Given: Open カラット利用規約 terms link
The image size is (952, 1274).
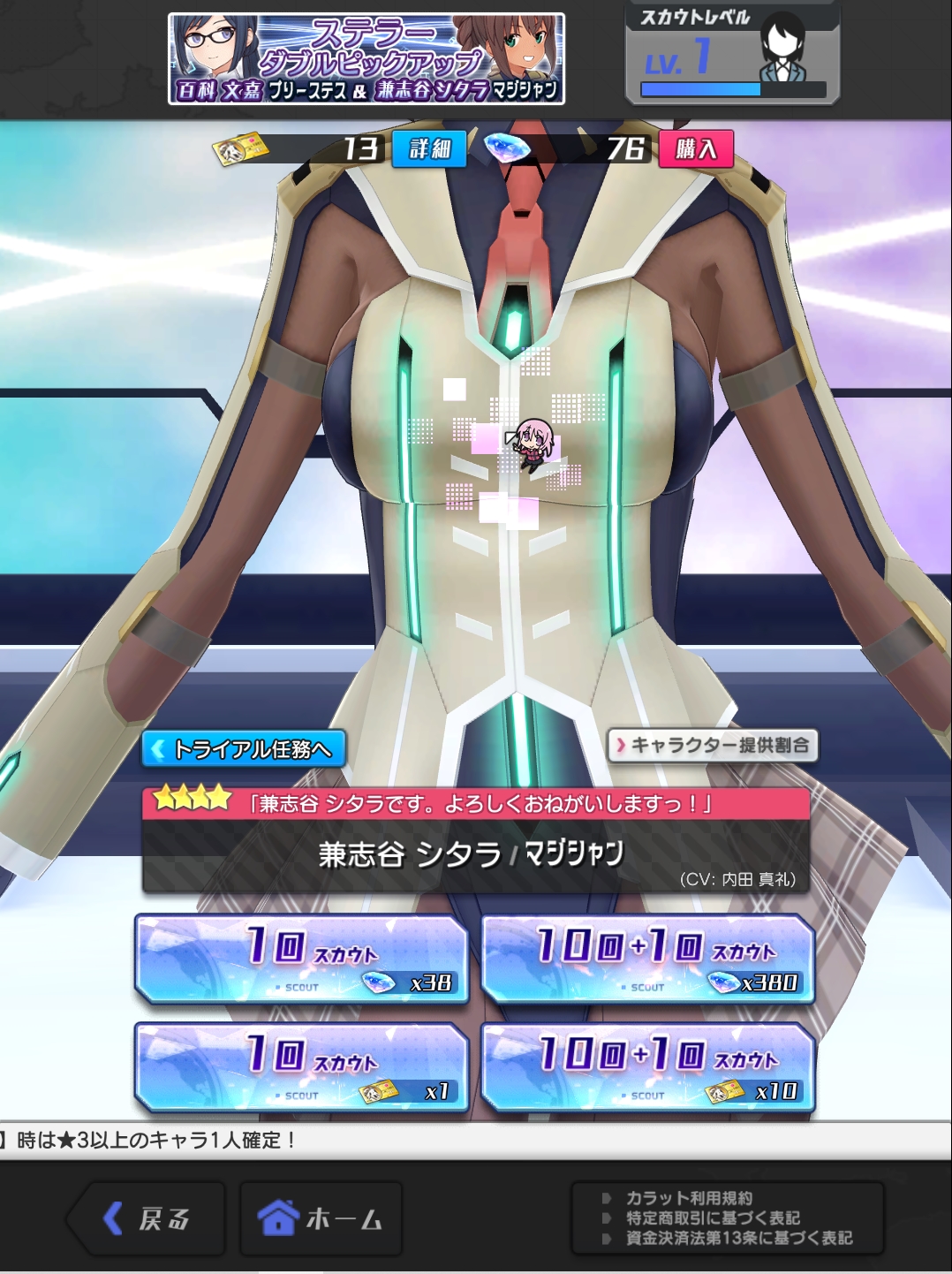Looking at the screenshot, I should coord(690,1198).
